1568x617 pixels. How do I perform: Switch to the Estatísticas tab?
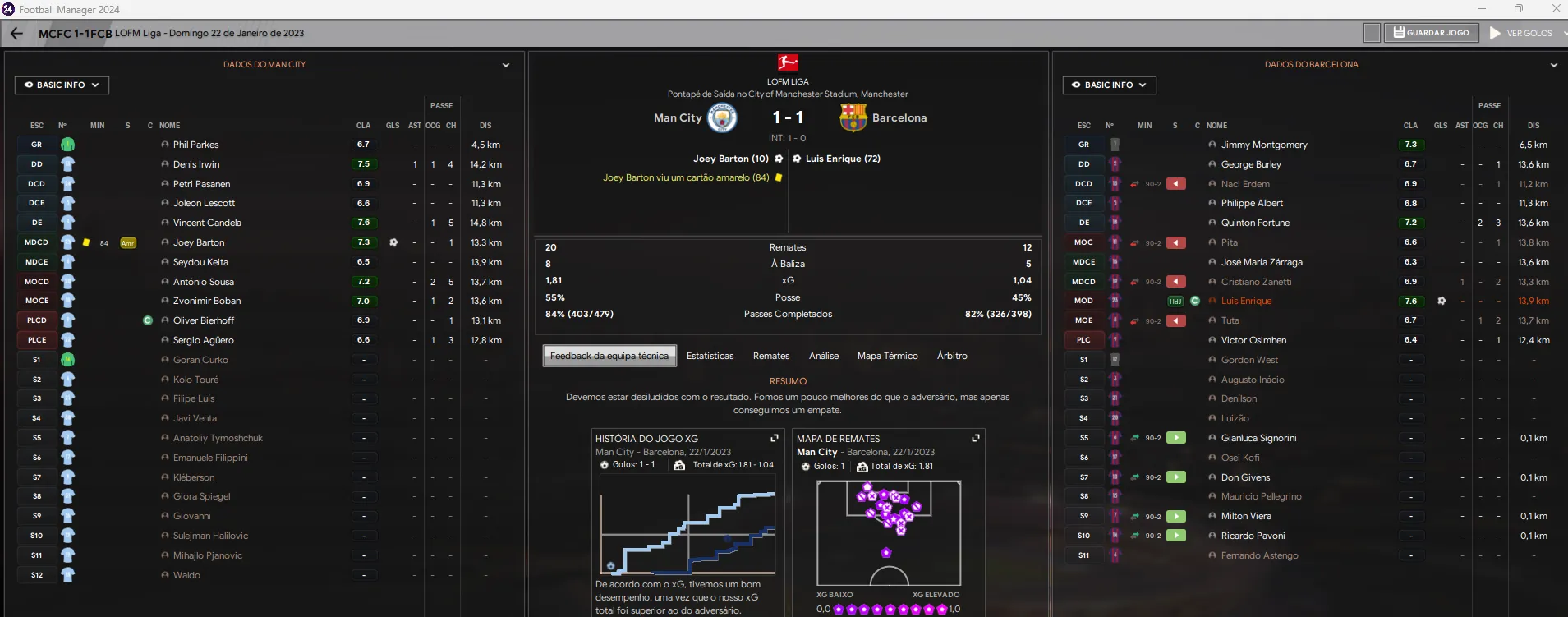tap(710, 356)
